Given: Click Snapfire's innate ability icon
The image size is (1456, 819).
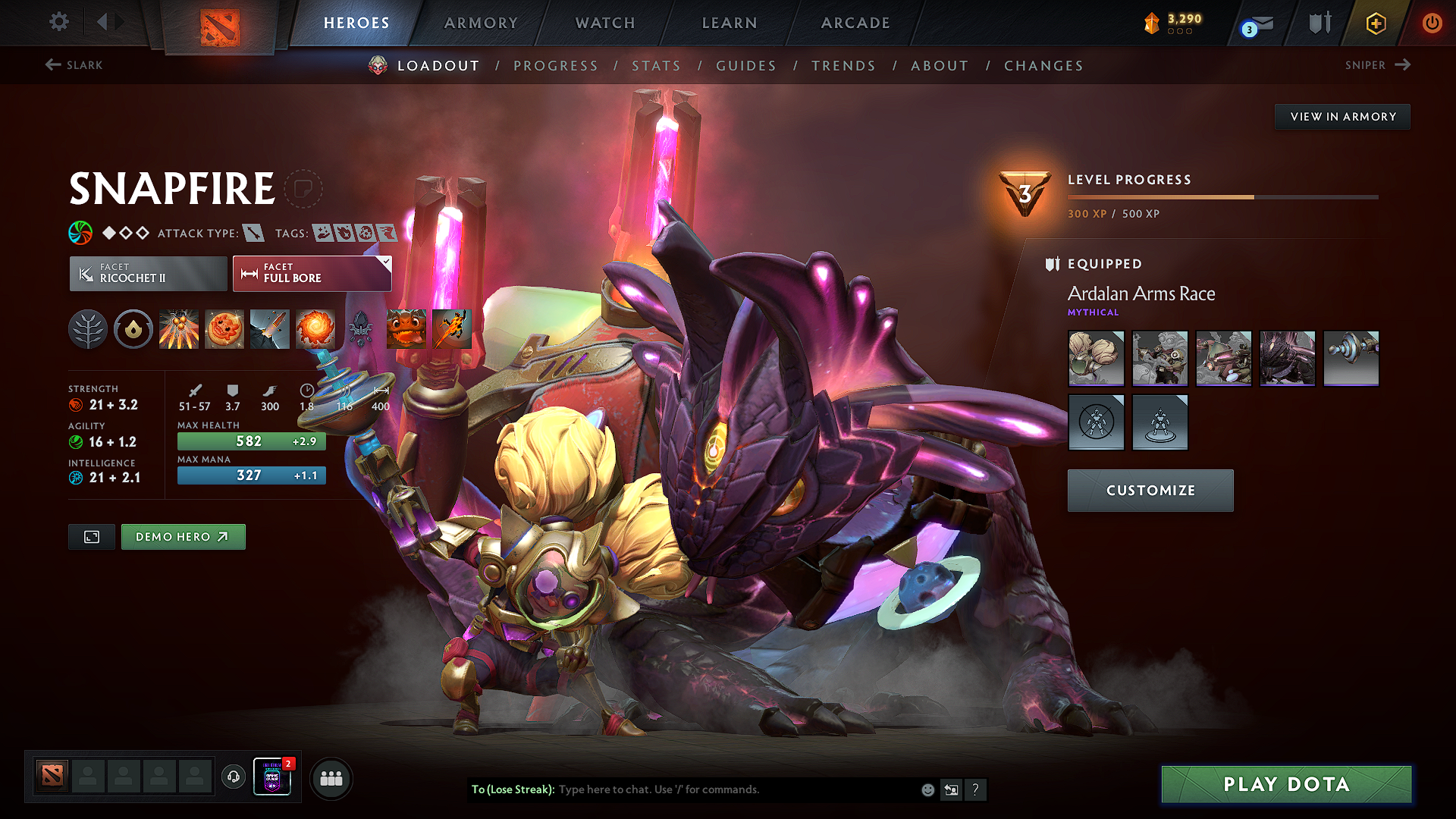Looking at the screenshot, I should click(133, 329).
